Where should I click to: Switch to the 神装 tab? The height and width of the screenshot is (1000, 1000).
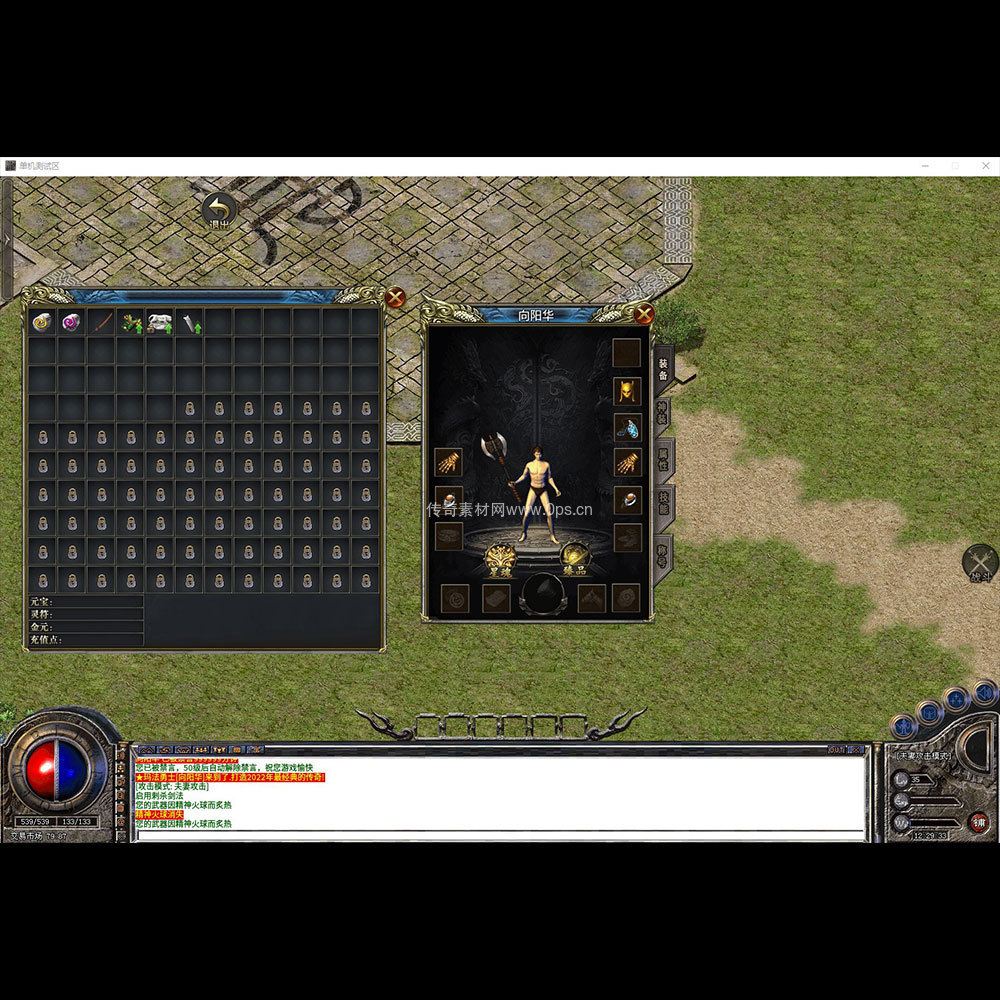[662, 414]
